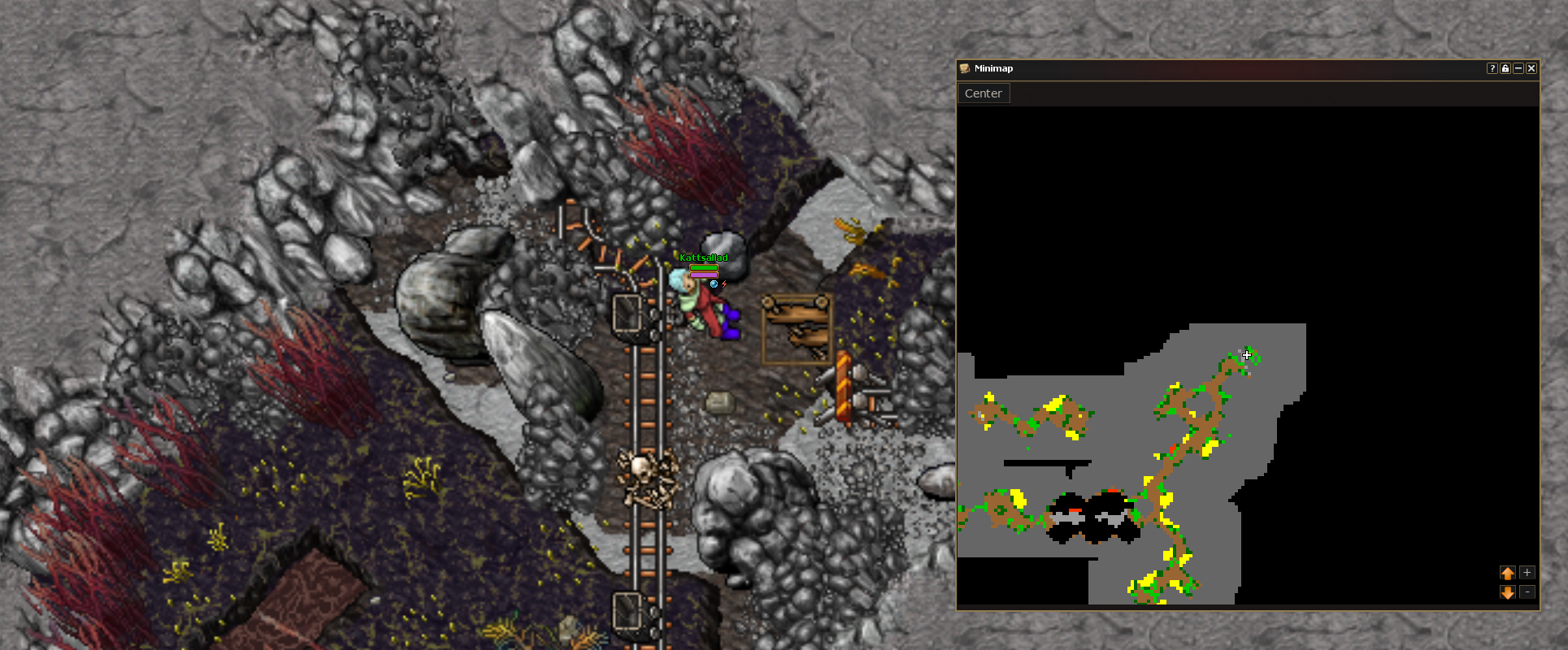
Task: Toggle the minimap window lock
Action: coord(1505,68)
